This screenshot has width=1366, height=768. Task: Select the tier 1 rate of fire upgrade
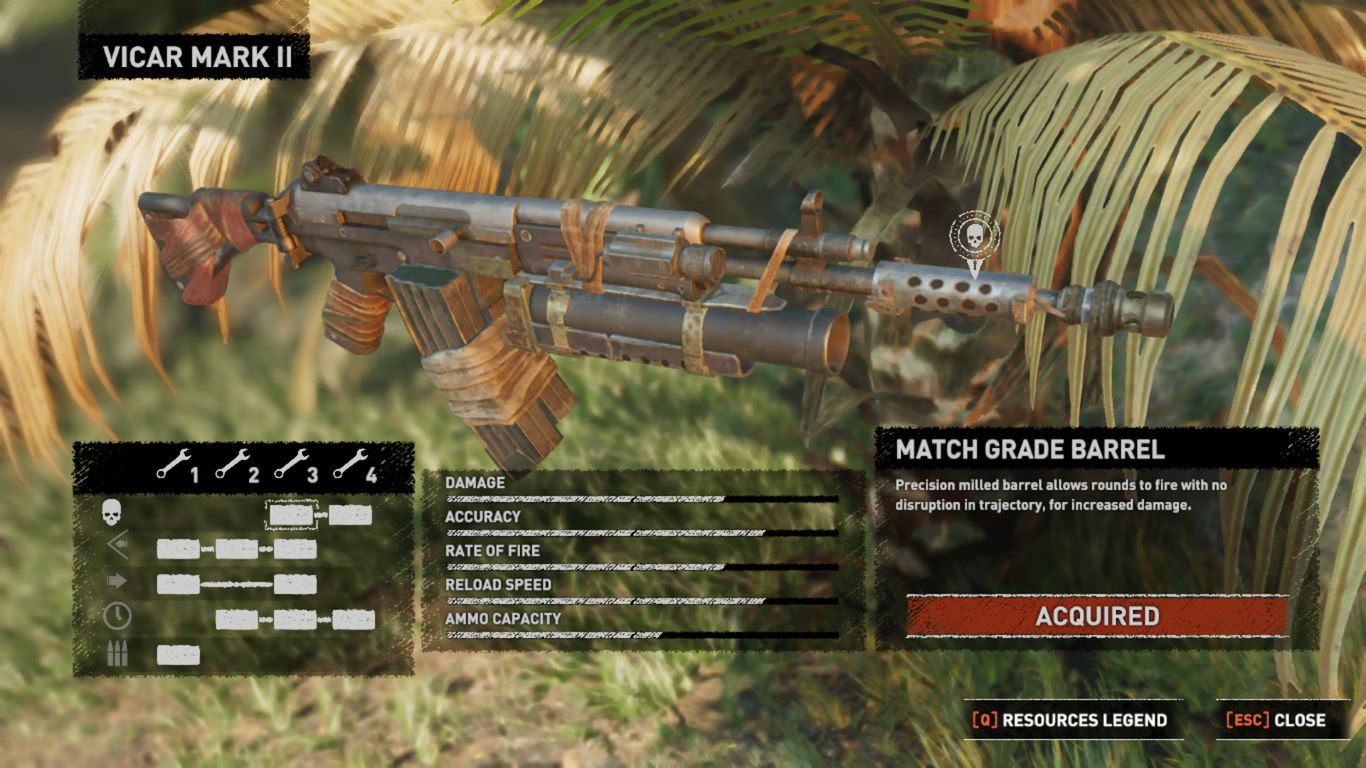click(178, 584)
